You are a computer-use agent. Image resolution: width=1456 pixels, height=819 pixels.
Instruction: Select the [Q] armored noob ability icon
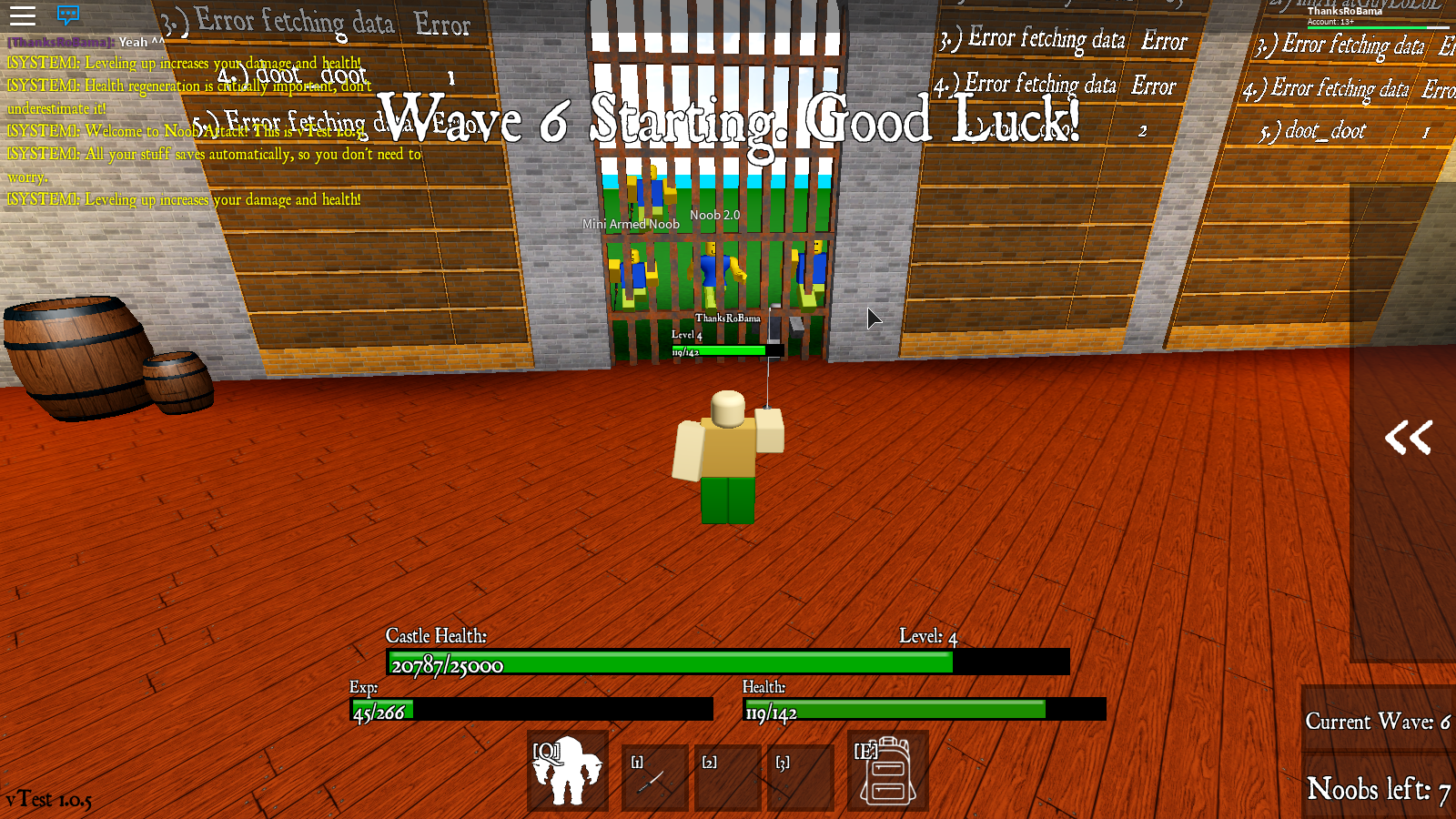tap(569, 773)
